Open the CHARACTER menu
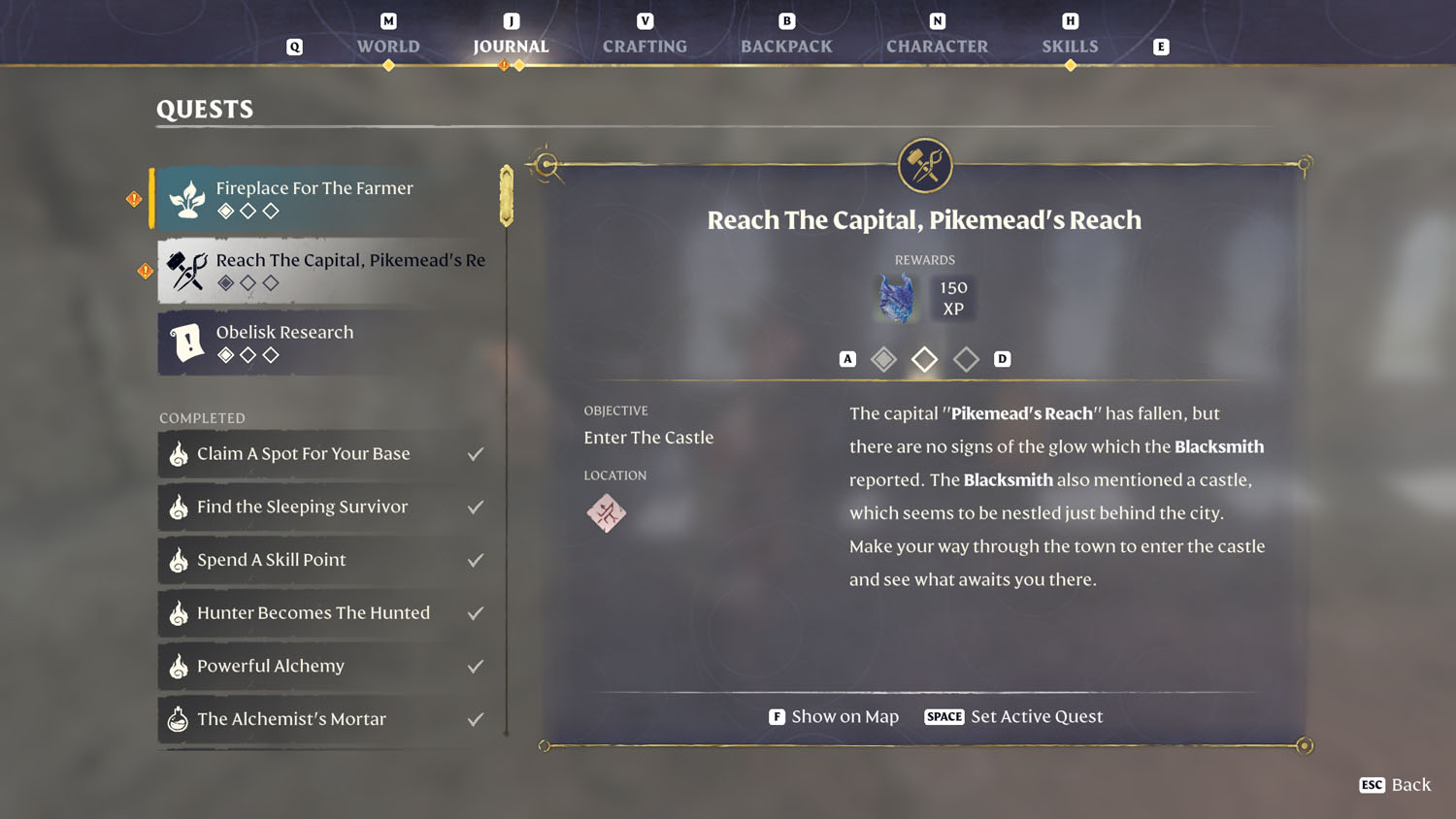1456x819 pixels. pos(937,46)
